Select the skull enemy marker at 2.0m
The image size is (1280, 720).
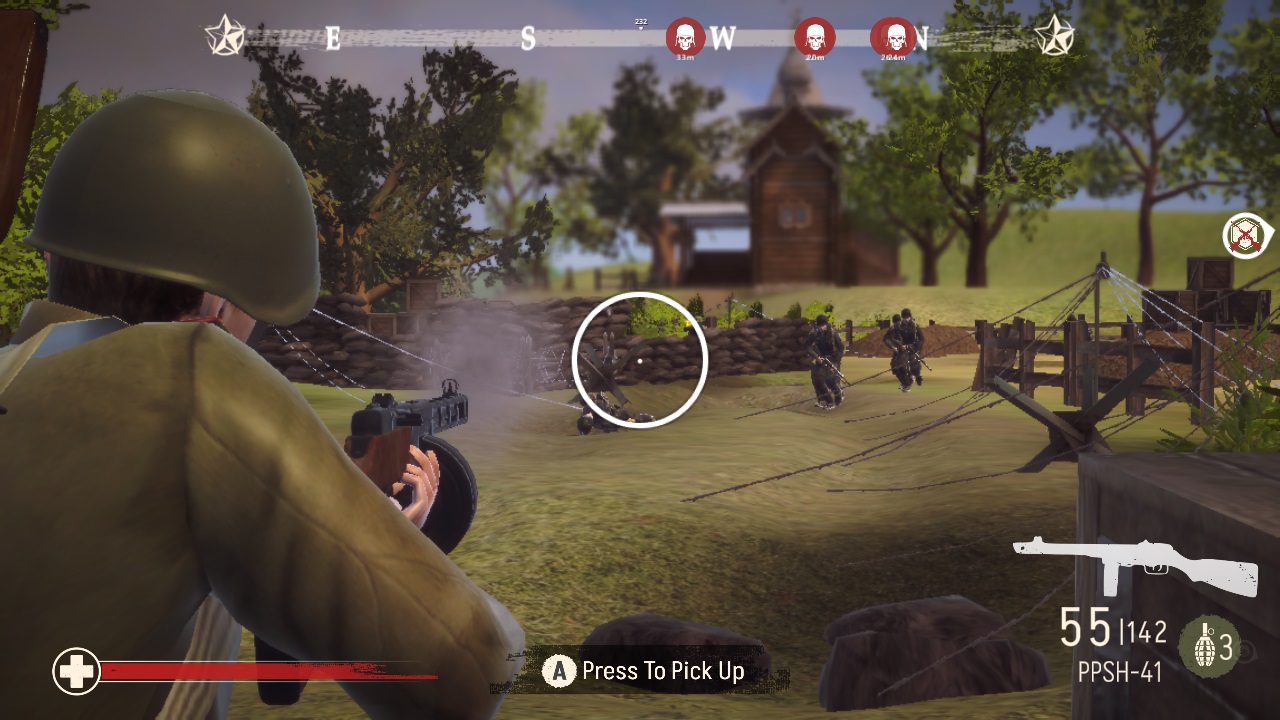tap(817, 38)
